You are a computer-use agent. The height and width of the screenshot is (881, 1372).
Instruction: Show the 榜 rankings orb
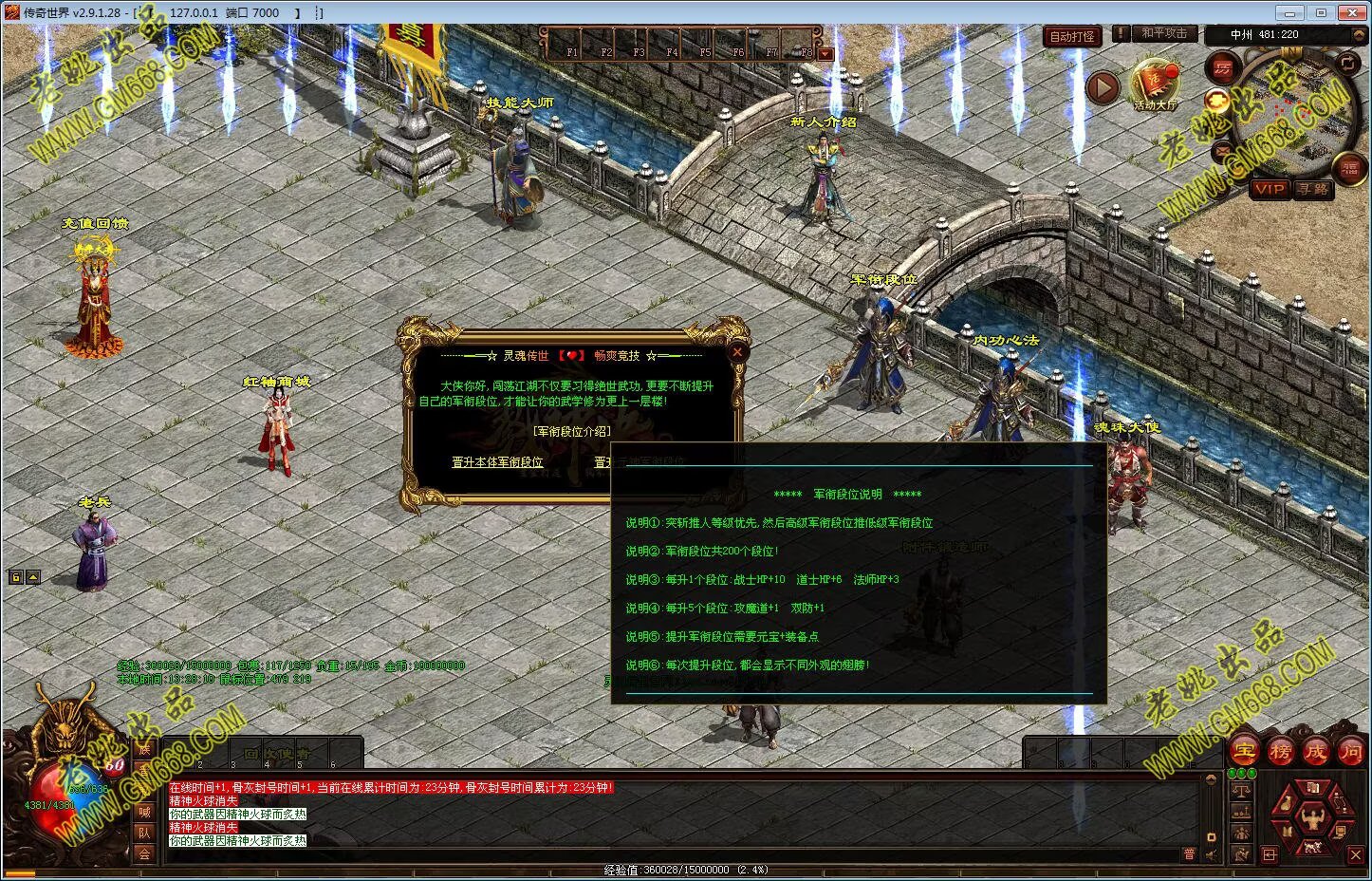click(1281, 751)
